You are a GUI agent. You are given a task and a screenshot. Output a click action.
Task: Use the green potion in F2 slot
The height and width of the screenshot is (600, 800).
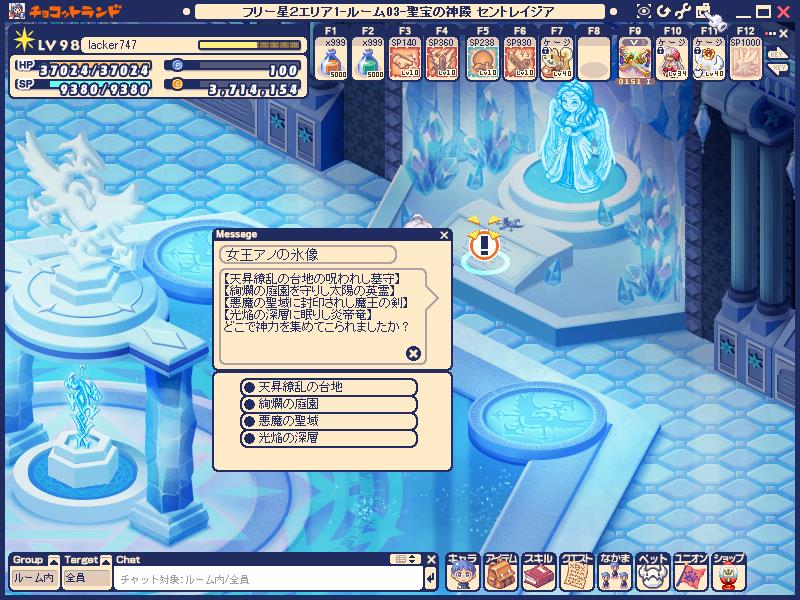coord(371,62)
